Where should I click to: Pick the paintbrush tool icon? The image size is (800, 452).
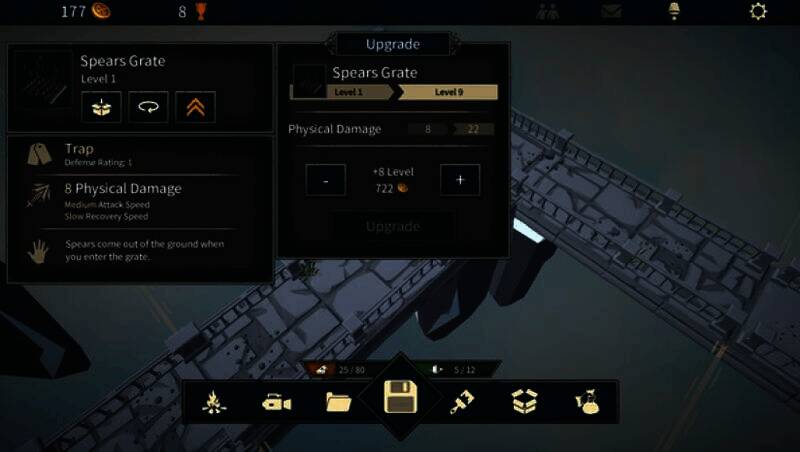click(x=462, y=402)
